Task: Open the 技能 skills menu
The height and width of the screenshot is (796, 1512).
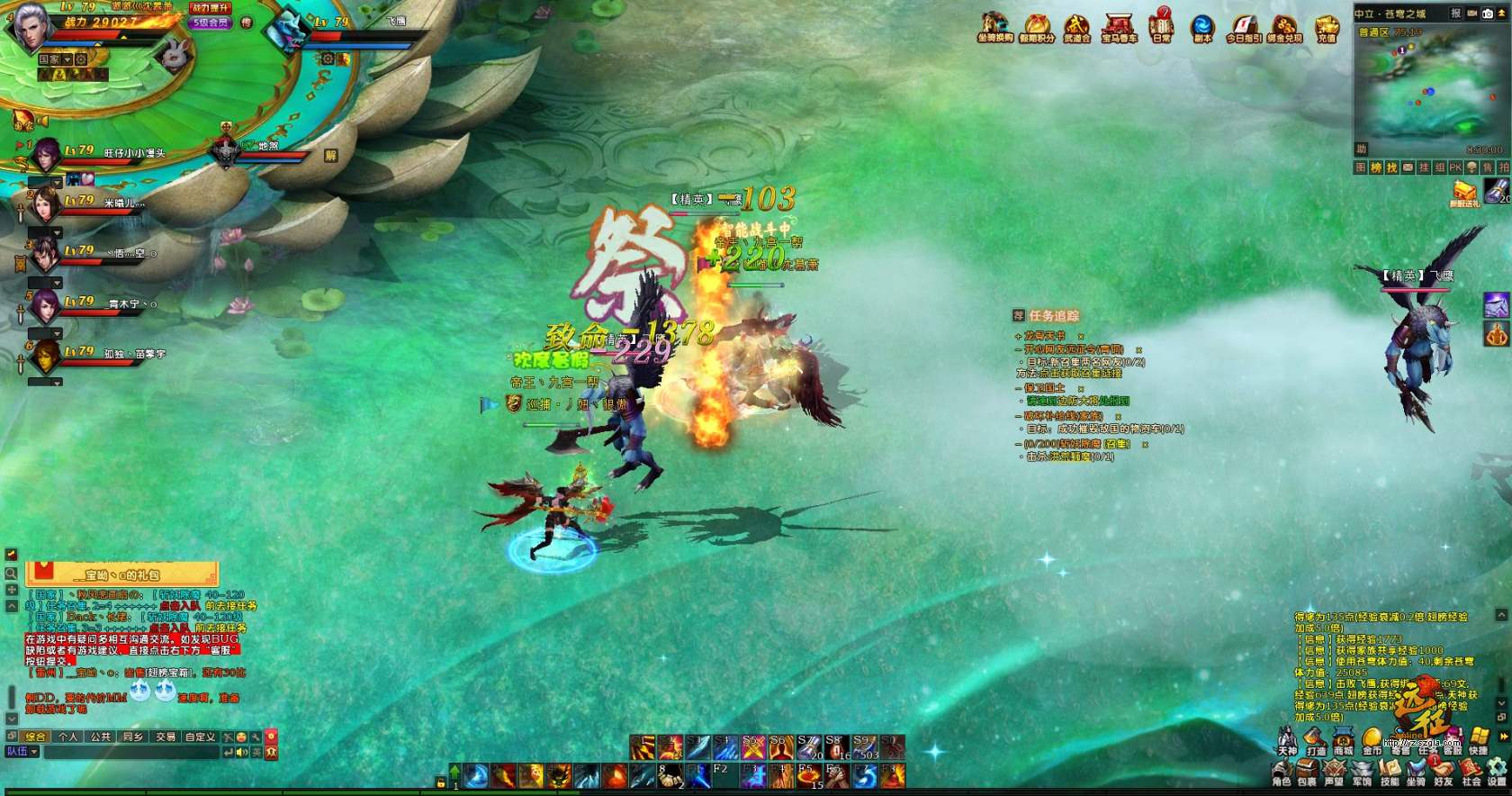Action: pyautogui.click(x=1389, y=773)
